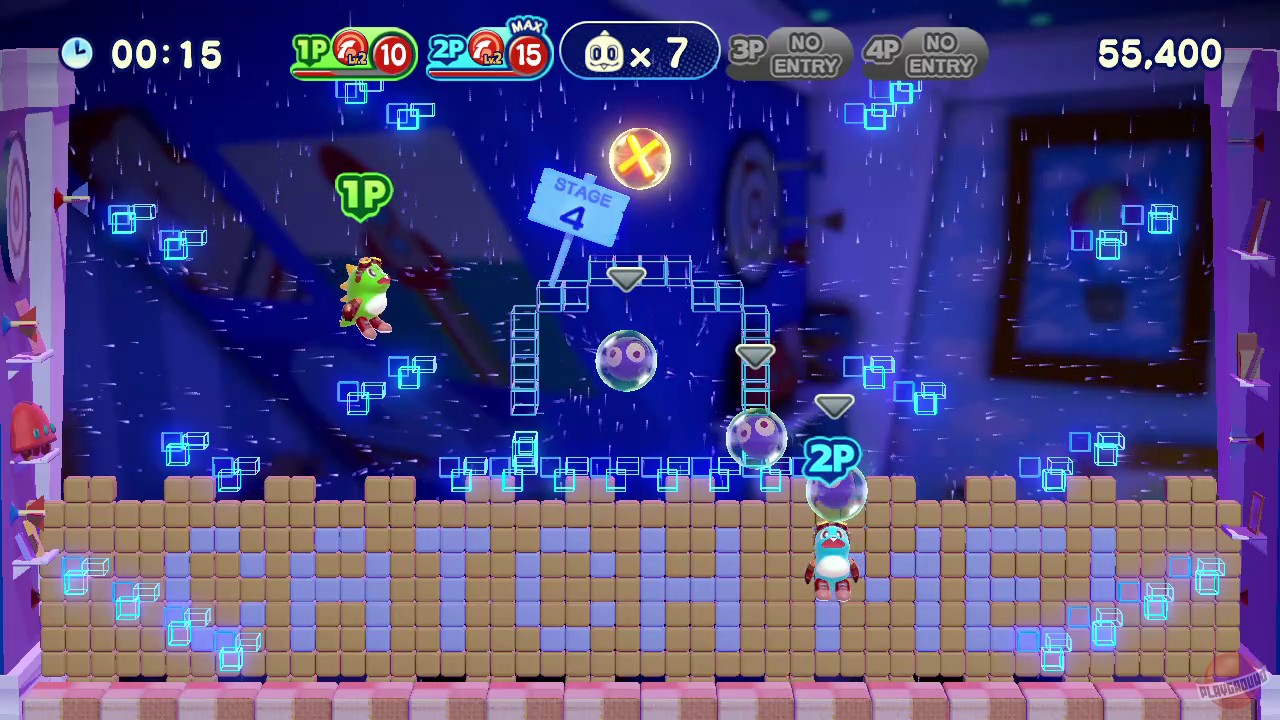
Task: Select the yellow X bonus item
Action: (640, 158)
